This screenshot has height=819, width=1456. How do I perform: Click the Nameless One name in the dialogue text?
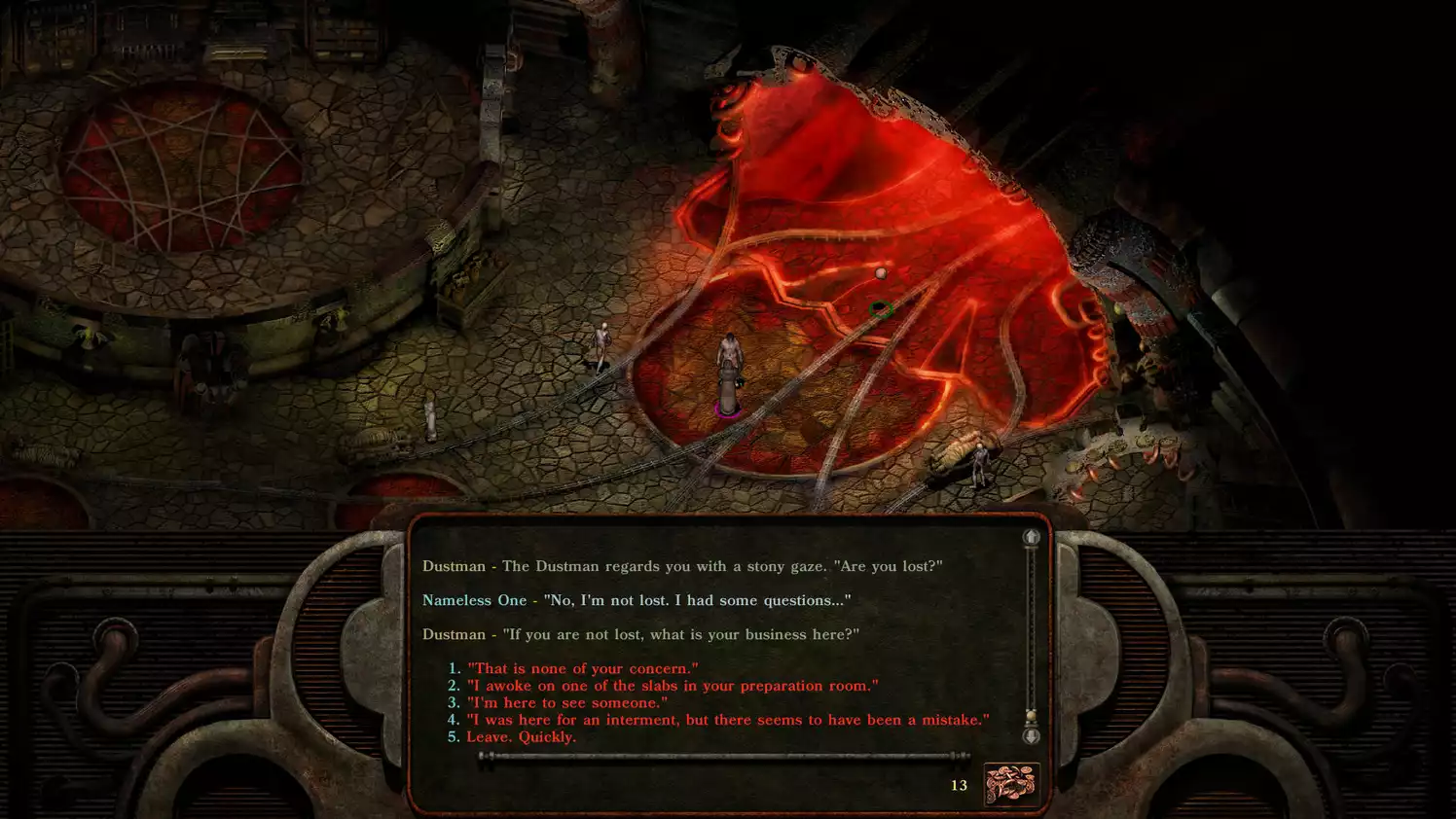(x=475, y=600)
